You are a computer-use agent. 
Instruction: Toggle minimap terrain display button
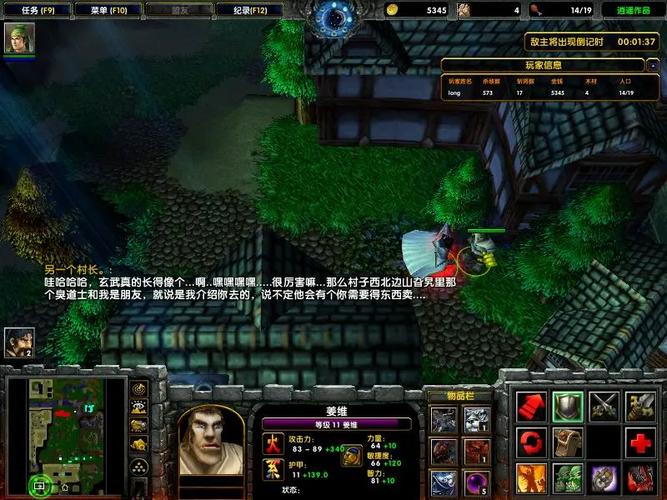pyautogui.click(x=139, y=407)
